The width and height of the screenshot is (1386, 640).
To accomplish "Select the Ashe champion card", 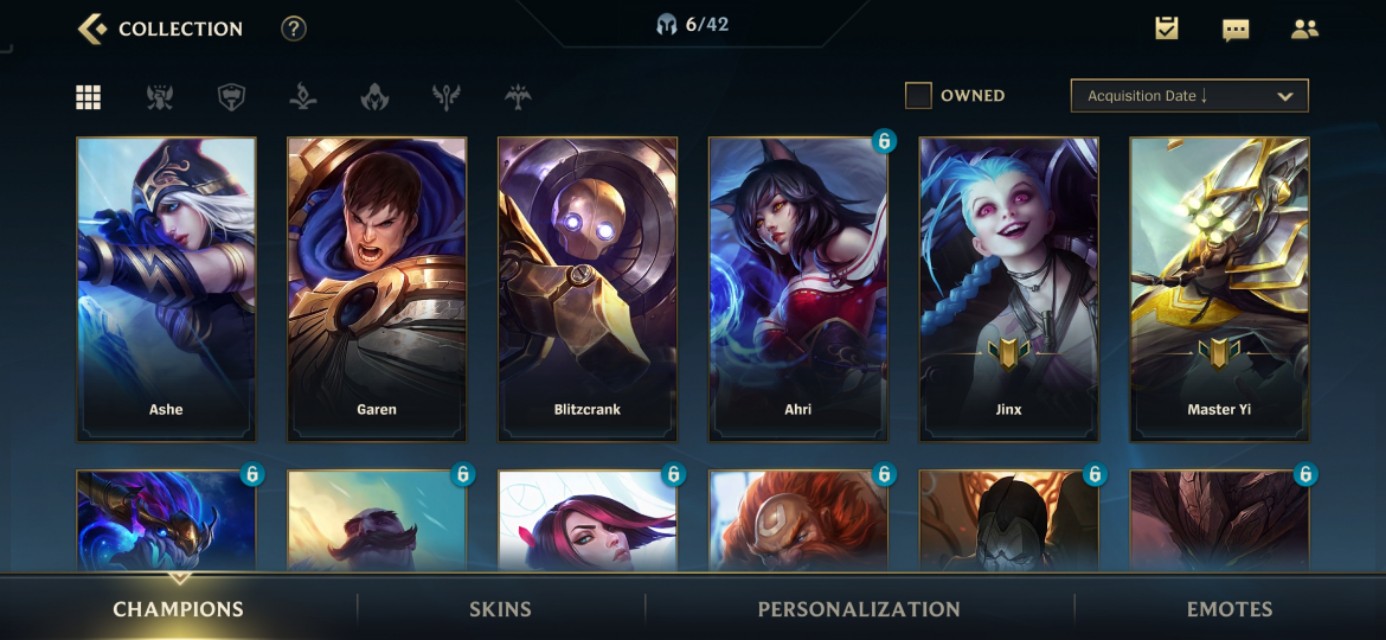I will [166, 289].
